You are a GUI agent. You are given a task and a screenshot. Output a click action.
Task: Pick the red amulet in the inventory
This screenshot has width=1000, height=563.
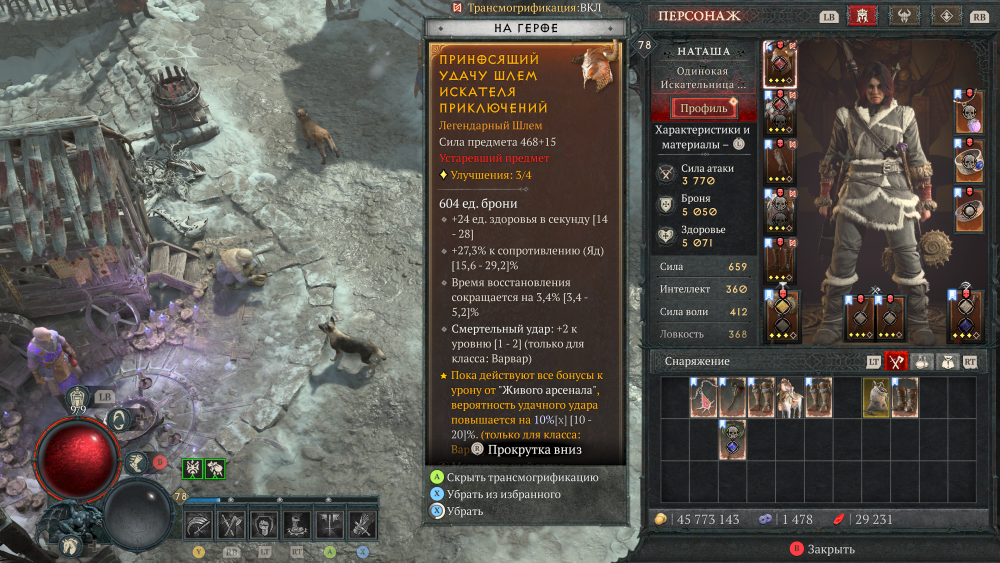703,397
